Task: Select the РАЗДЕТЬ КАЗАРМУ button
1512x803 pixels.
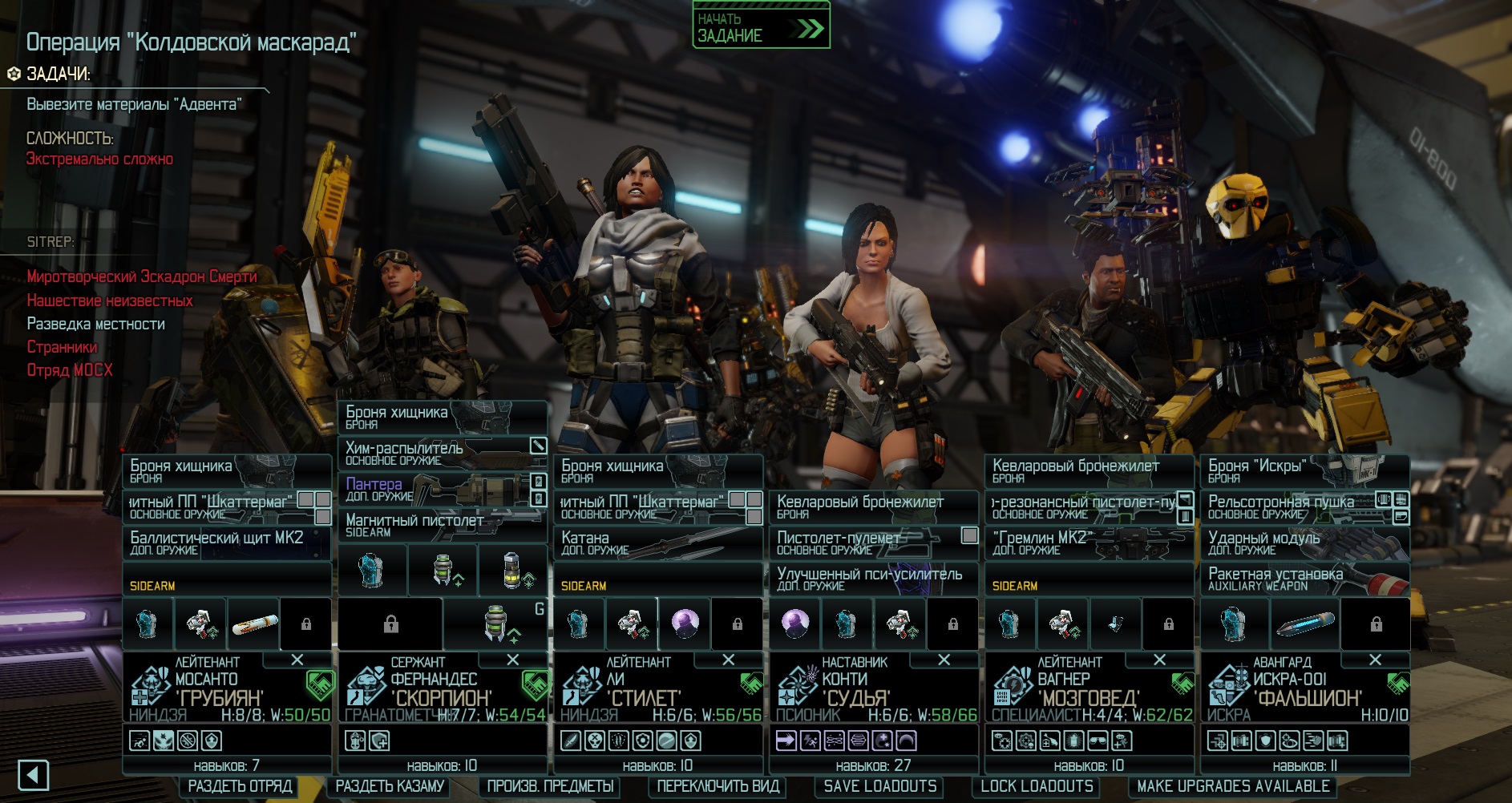Action: pyautogui.click(x=390, y=786)
